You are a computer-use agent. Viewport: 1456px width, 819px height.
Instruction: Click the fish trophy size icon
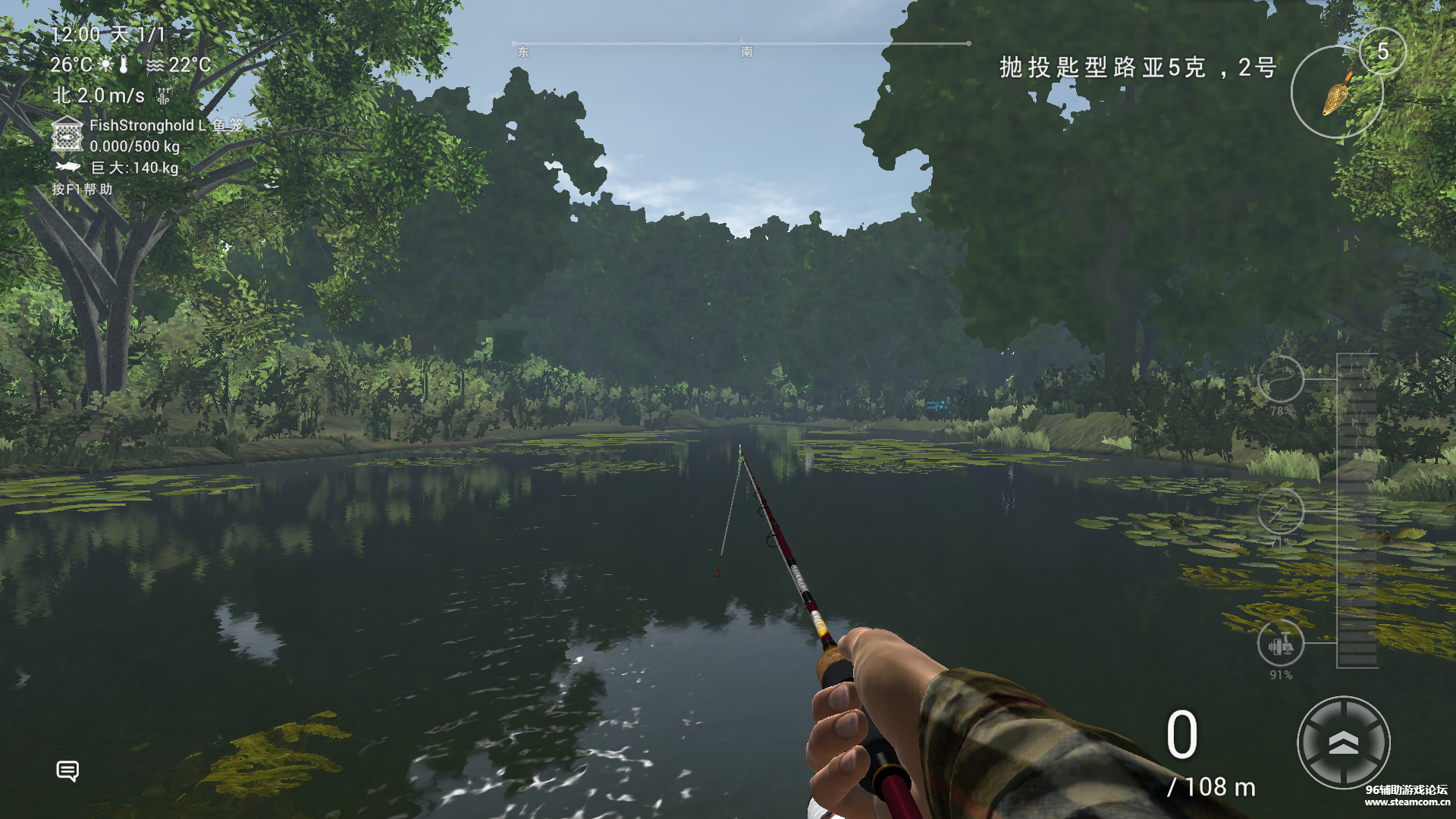coord(68,167)
